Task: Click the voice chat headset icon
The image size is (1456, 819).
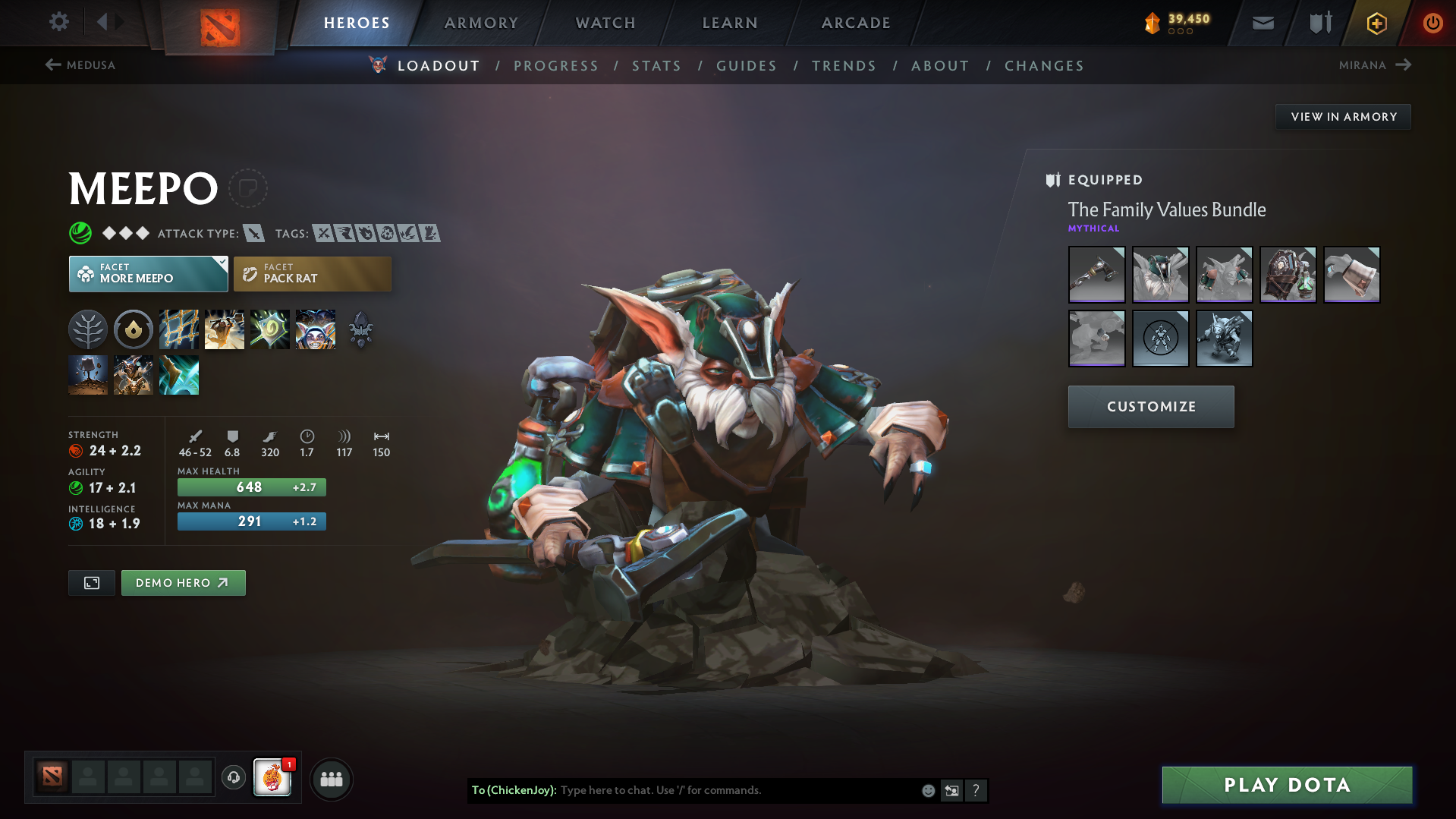Action: 233,779
